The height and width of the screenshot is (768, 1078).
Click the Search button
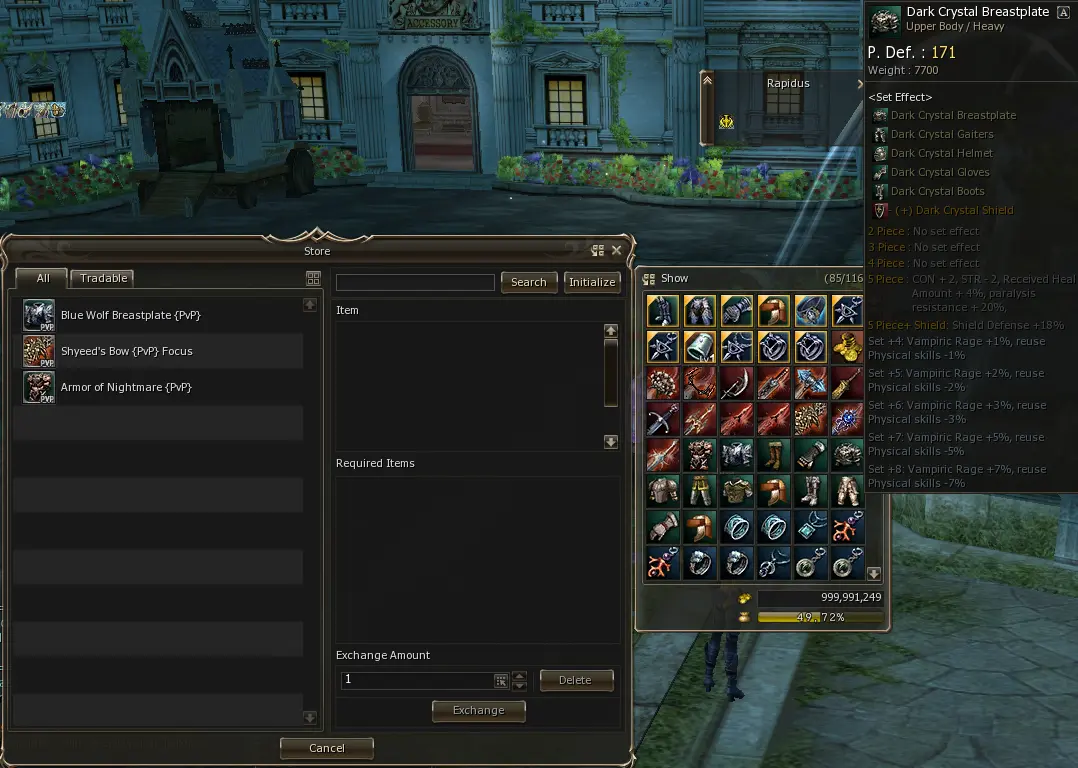(528, 282)
